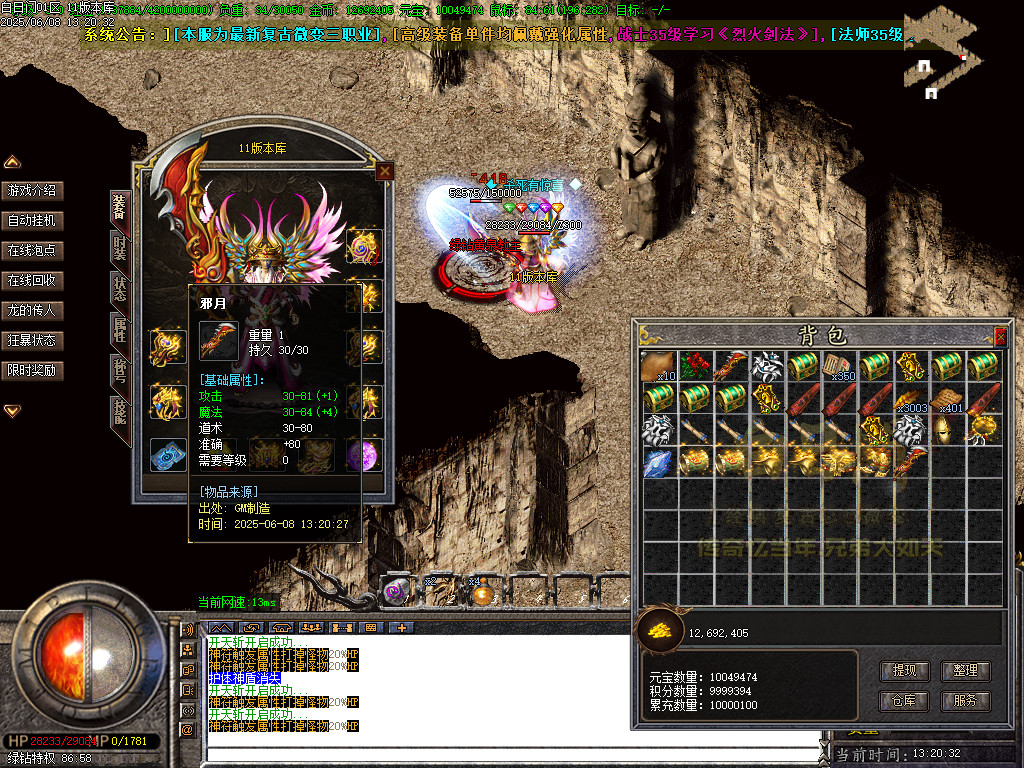Screen dimensions: 1024x768
Task: Close the 背包 inventory window
Action: point(999,336)
